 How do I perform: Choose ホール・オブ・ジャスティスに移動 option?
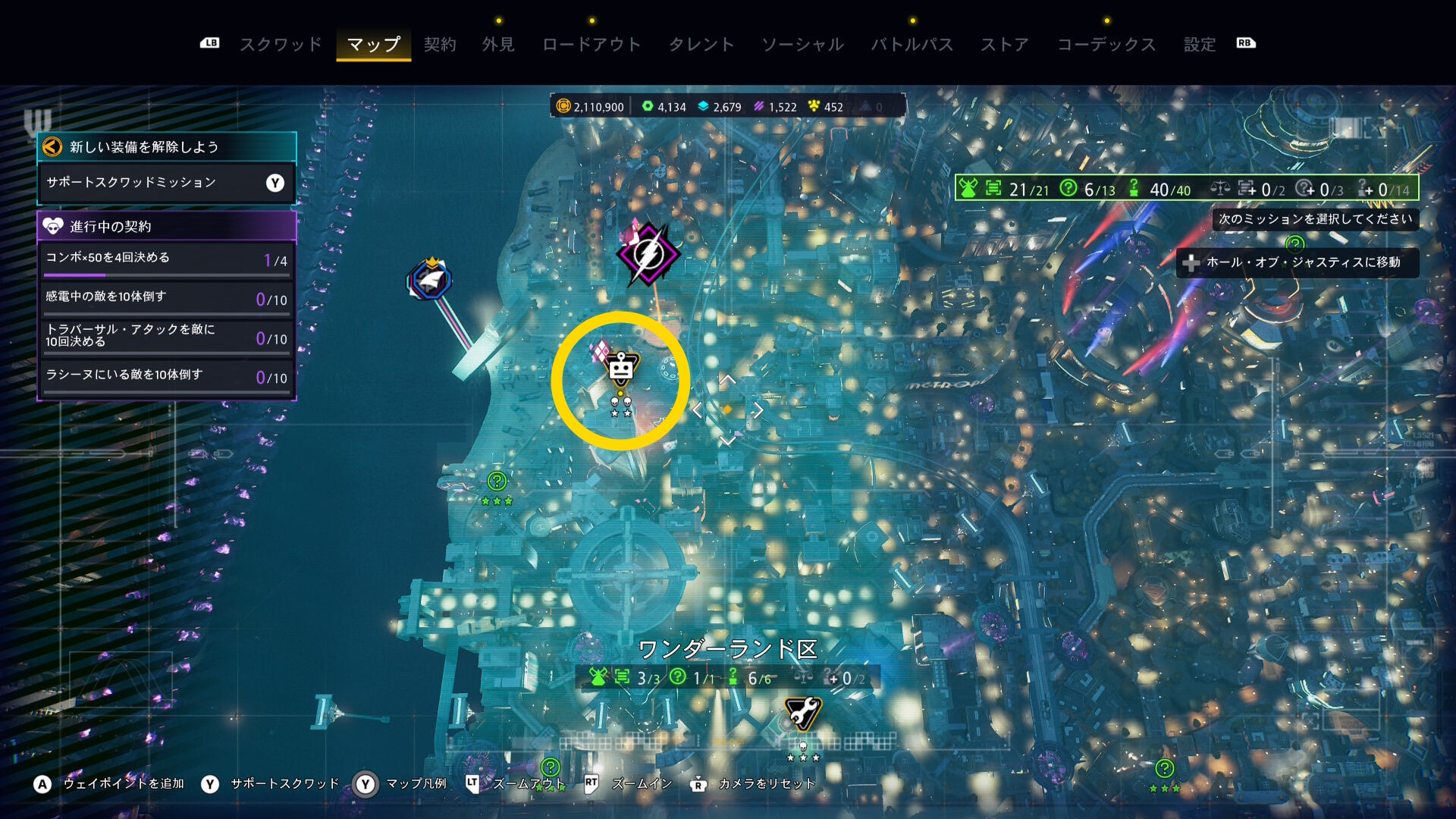pyautogui.click(x=1298, y=262)
